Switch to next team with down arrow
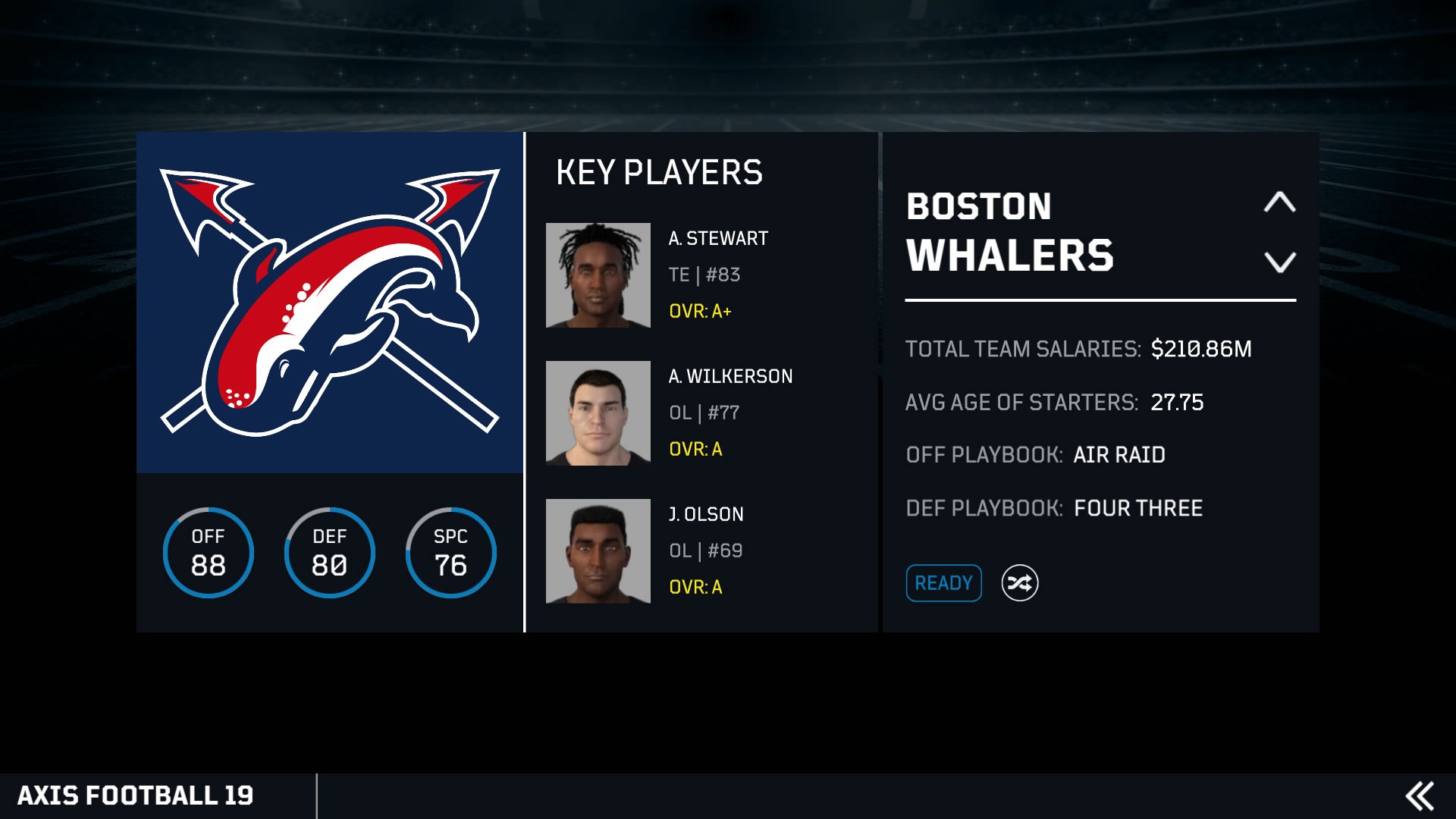Viewport: 1456px width, 819px height. pyautogui.click(x=1280, y=262)
